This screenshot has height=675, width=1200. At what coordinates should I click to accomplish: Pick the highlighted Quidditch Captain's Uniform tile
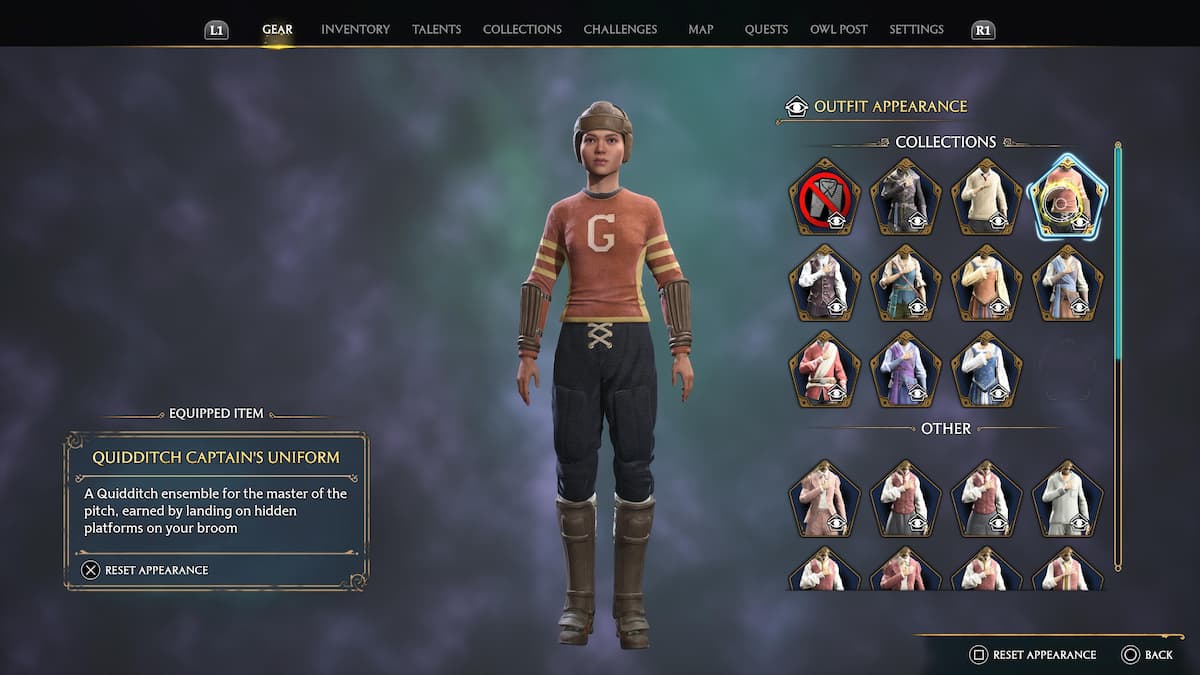coord(1067,198)
